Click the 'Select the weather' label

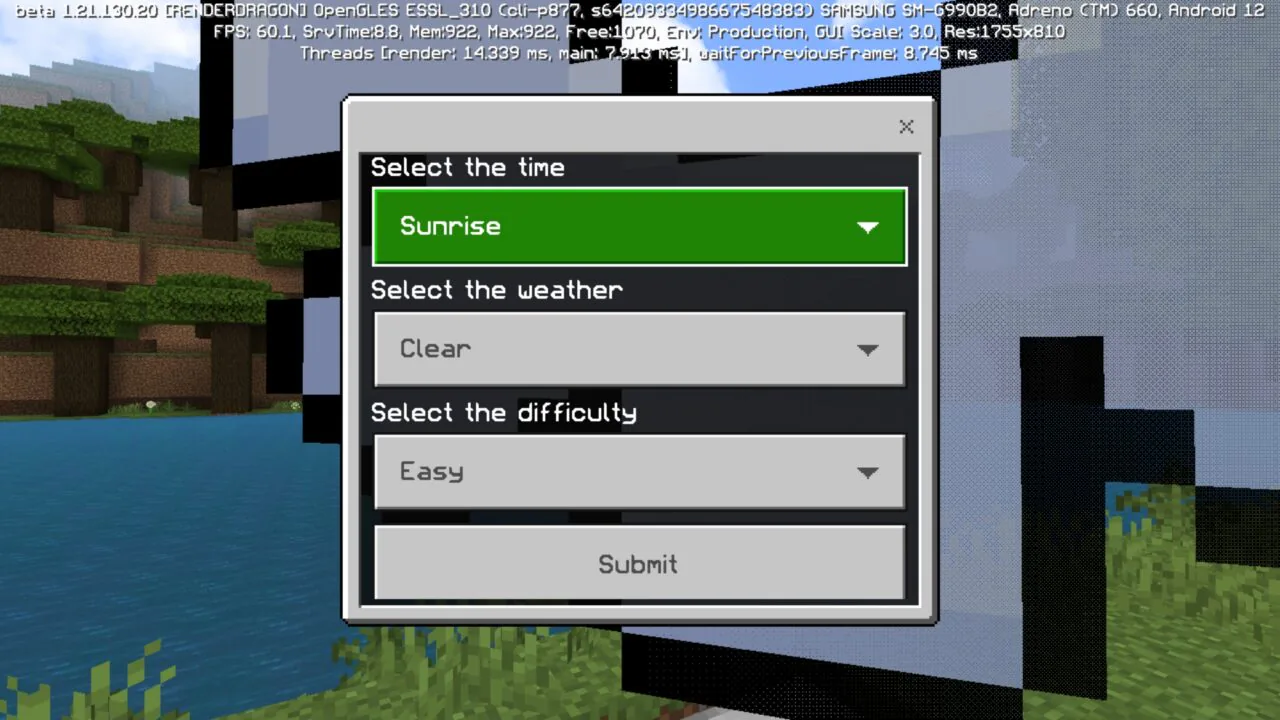click(496, 290)
